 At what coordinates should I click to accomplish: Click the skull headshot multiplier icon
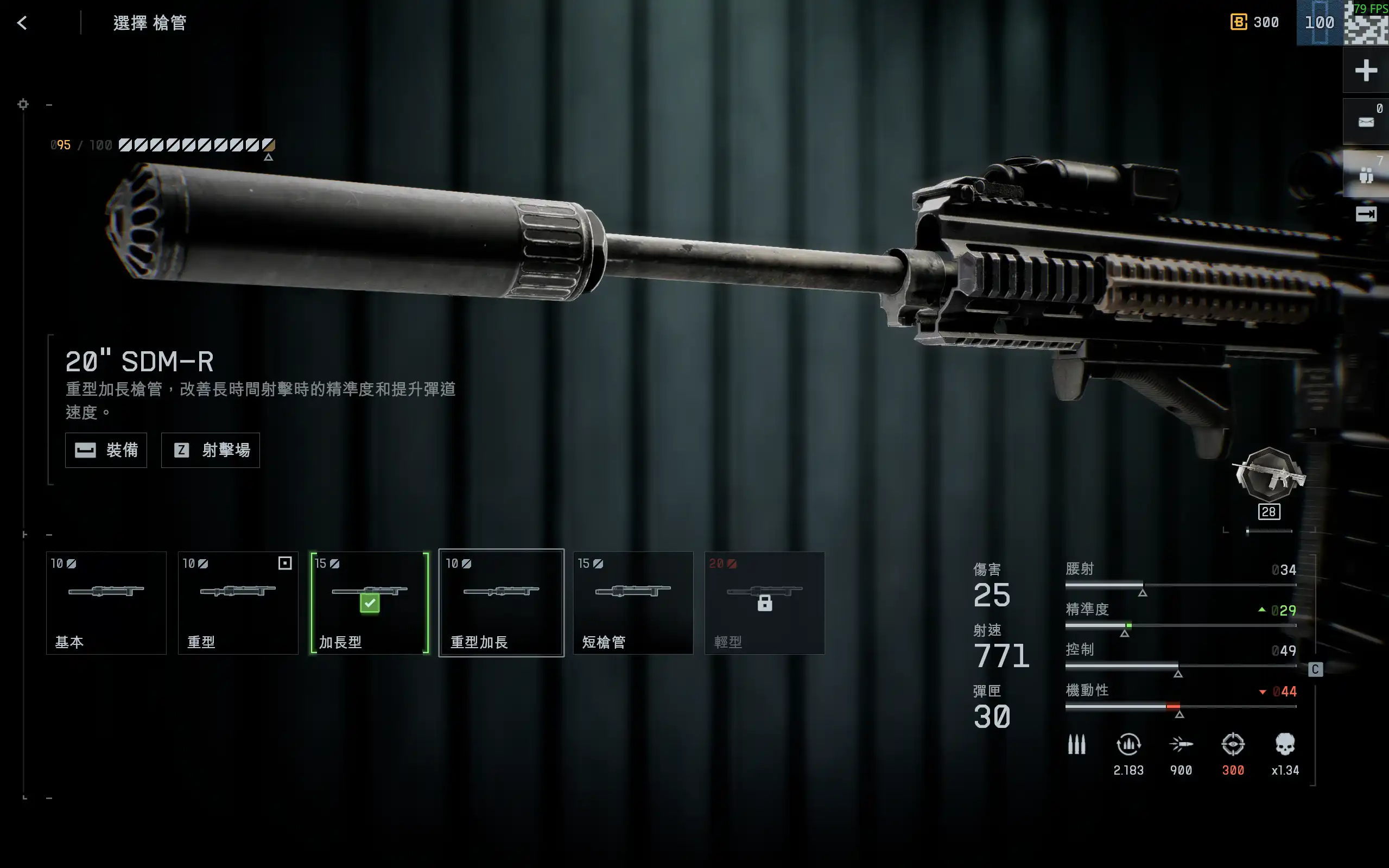click(x=1285, y=745)
